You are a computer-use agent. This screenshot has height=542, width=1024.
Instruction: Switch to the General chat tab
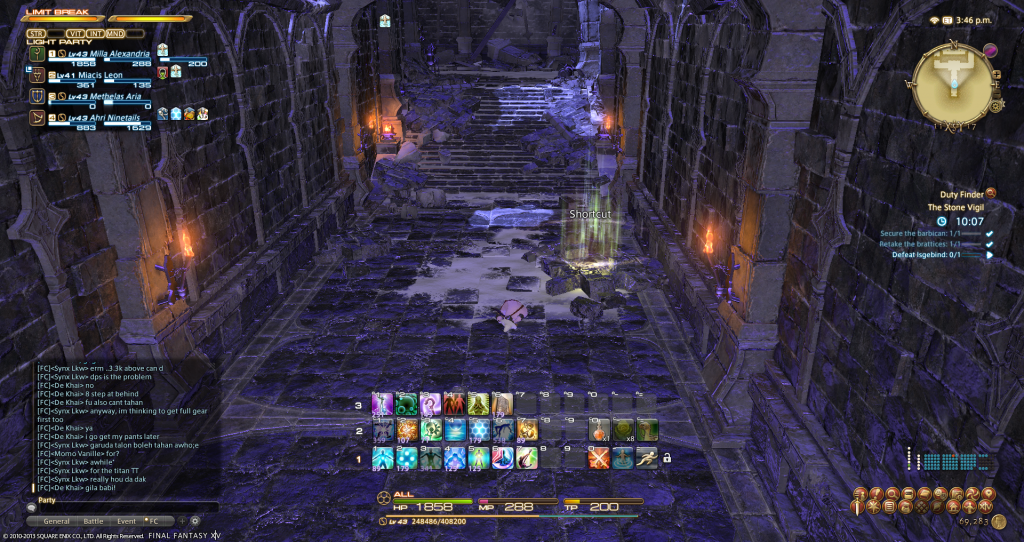click(56, 521)
